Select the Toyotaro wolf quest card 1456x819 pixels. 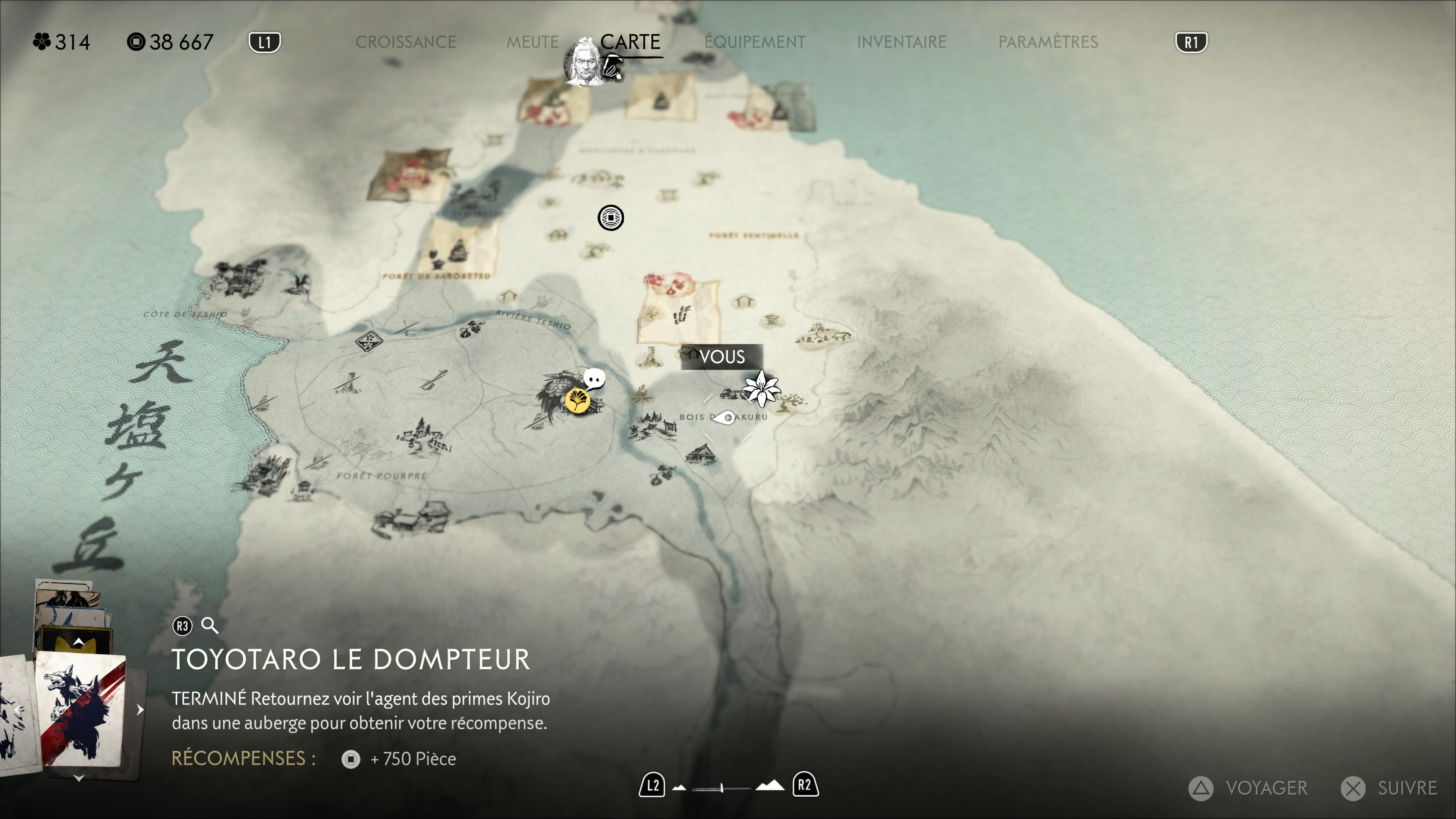tap(80, 709)
